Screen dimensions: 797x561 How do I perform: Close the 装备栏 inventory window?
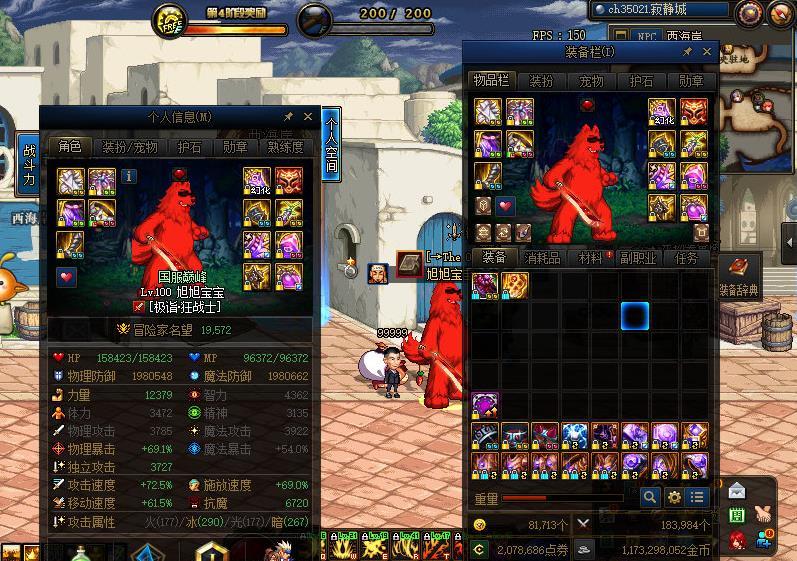708,51
